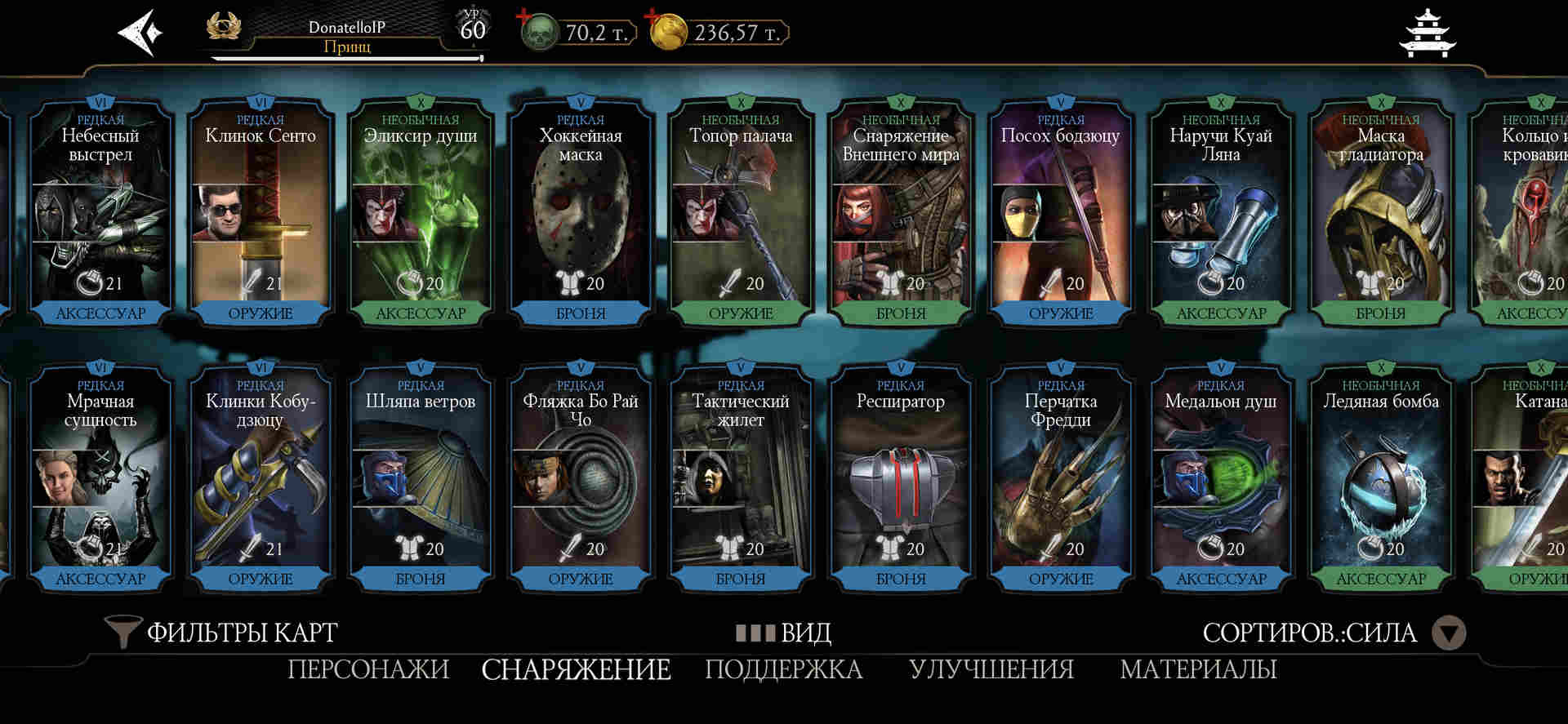Open the pagoda home icon
The width and height of the screenshot is (1568, 724).
[1427, 33]
